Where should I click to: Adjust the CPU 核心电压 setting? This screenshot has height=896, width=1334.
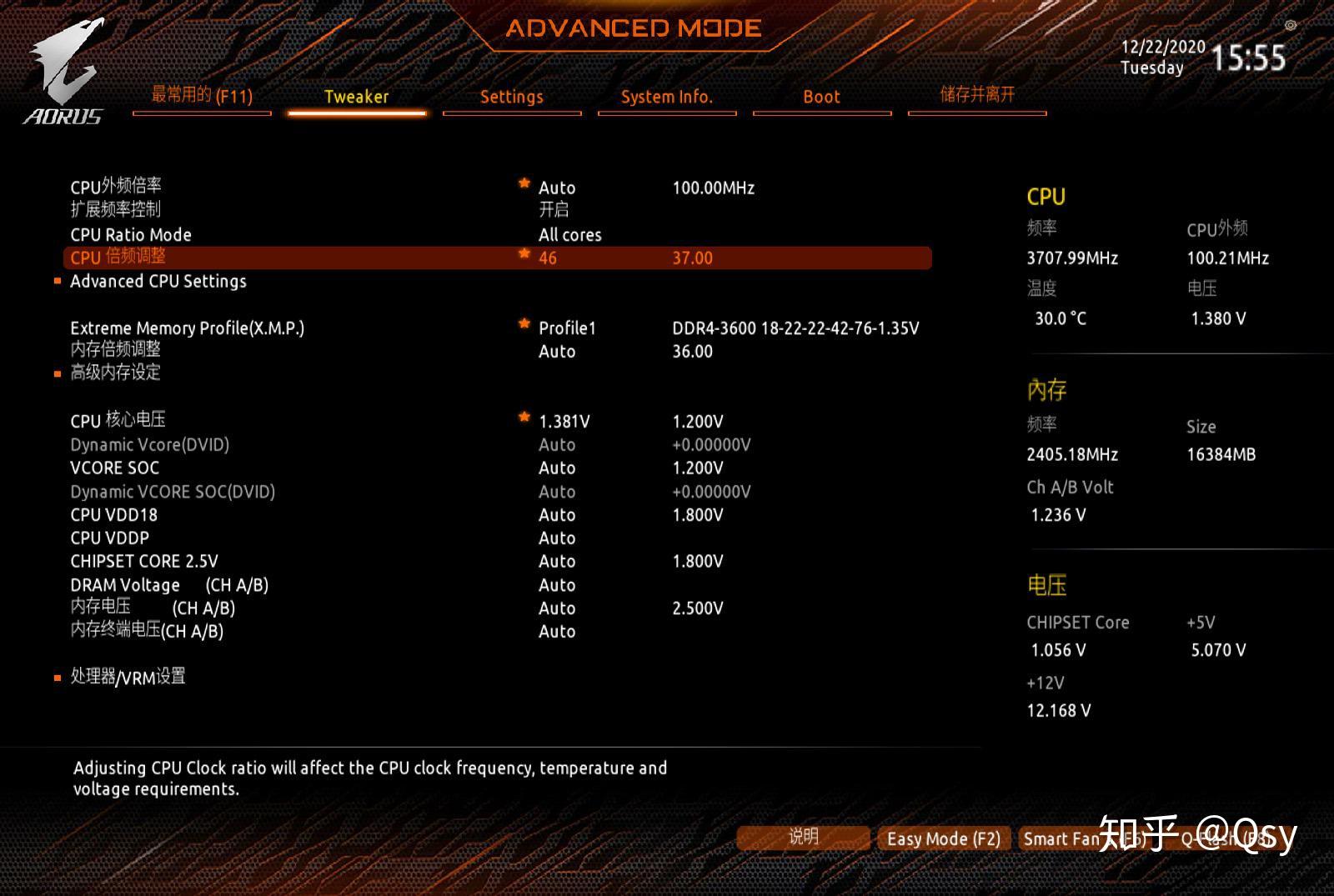click(118, 421)
